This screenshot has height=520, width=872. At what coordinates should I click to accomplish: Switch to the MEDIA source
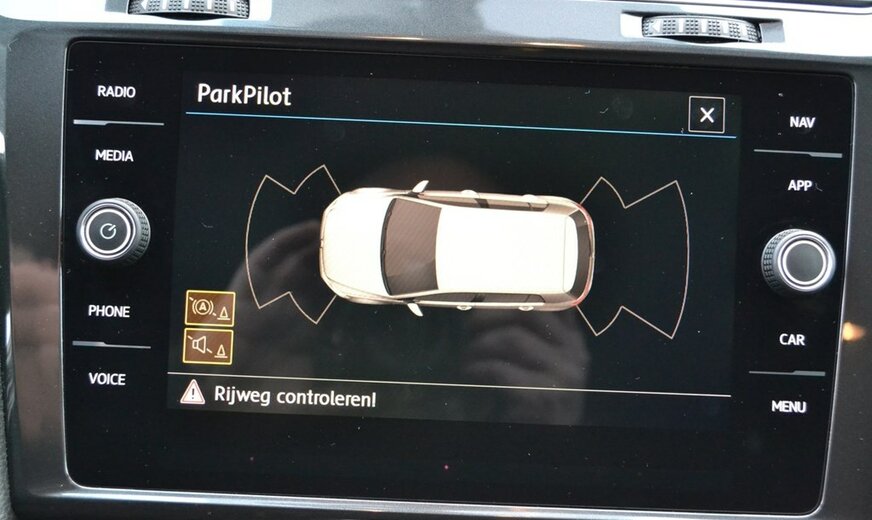(x=114, y=156)
